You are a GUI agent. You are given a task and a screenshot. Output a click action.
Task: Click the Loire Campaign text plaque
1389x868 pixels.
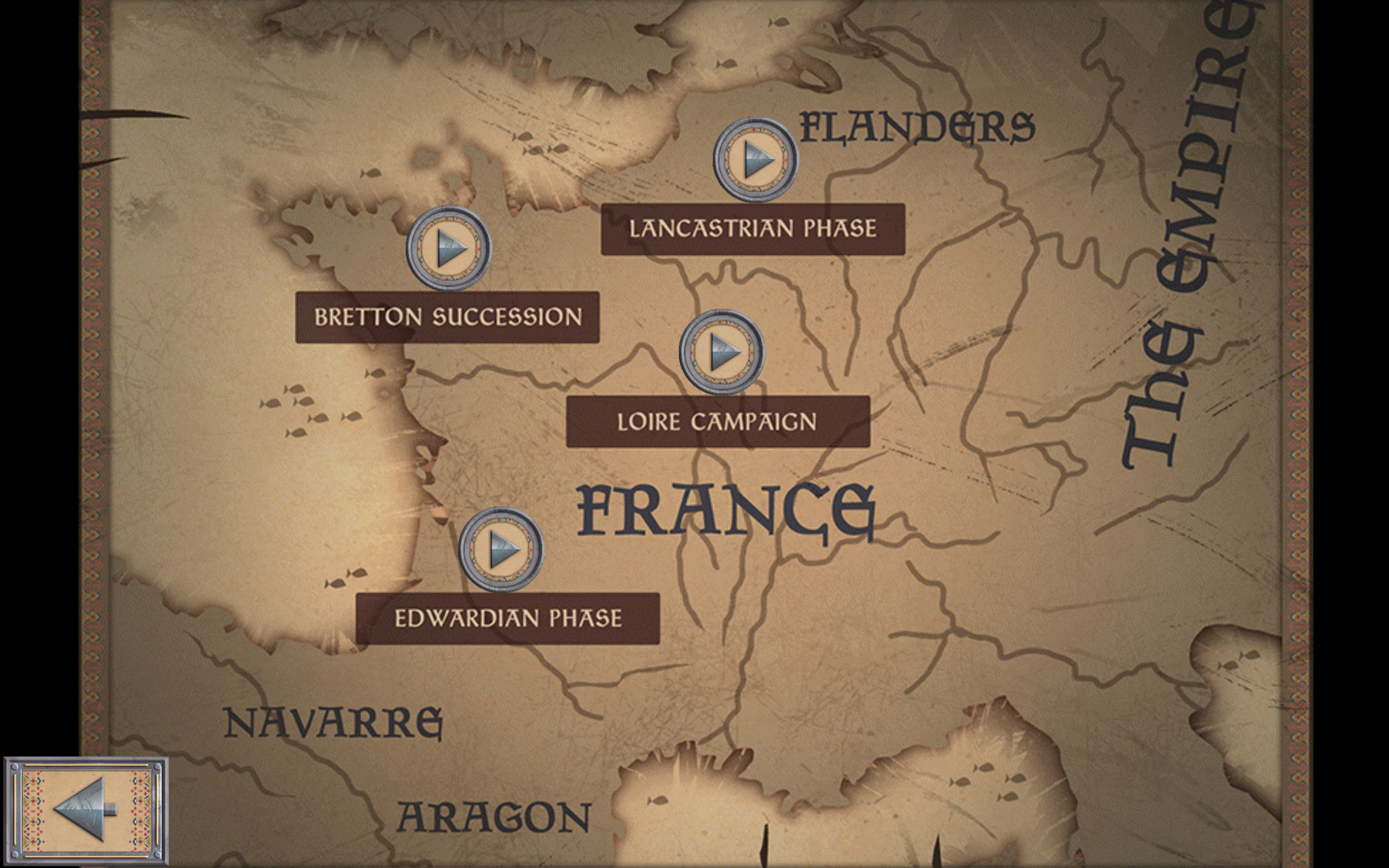tap(718, 421)
